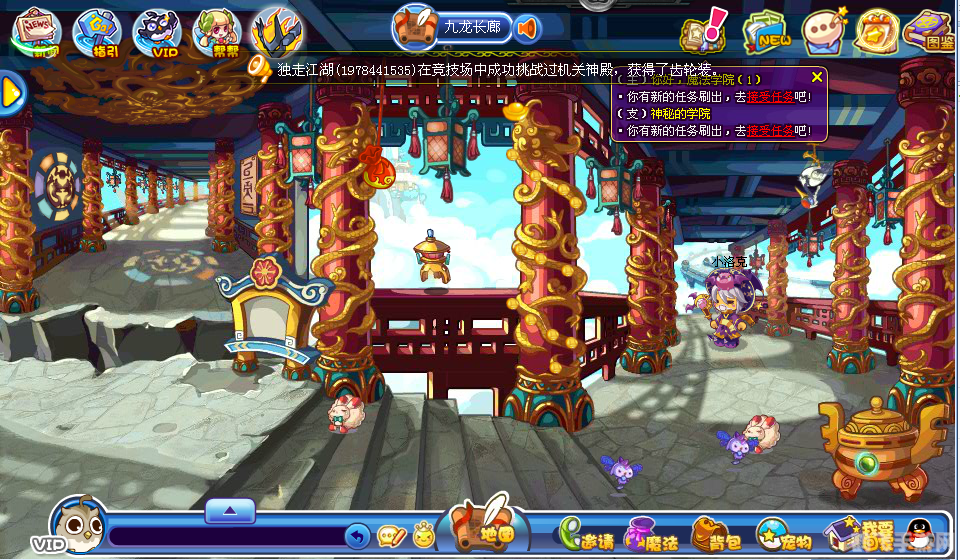Open the News icon

point(36,30)
